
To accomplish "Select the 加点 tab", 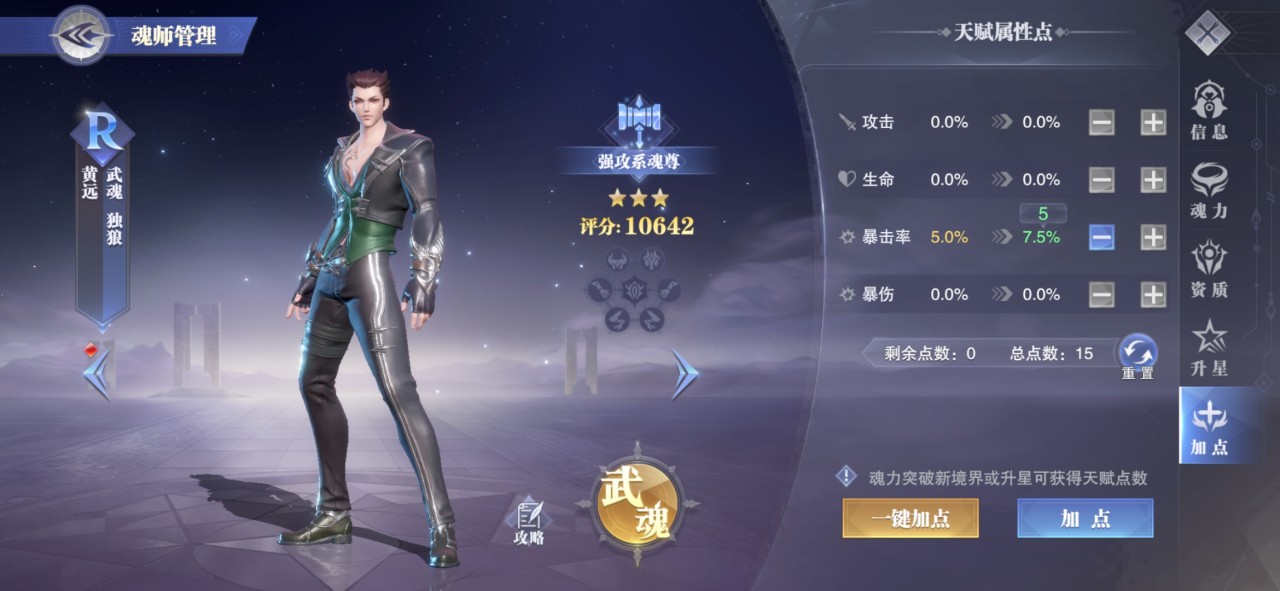I will pyautogui.click(x=1208, y=426).
